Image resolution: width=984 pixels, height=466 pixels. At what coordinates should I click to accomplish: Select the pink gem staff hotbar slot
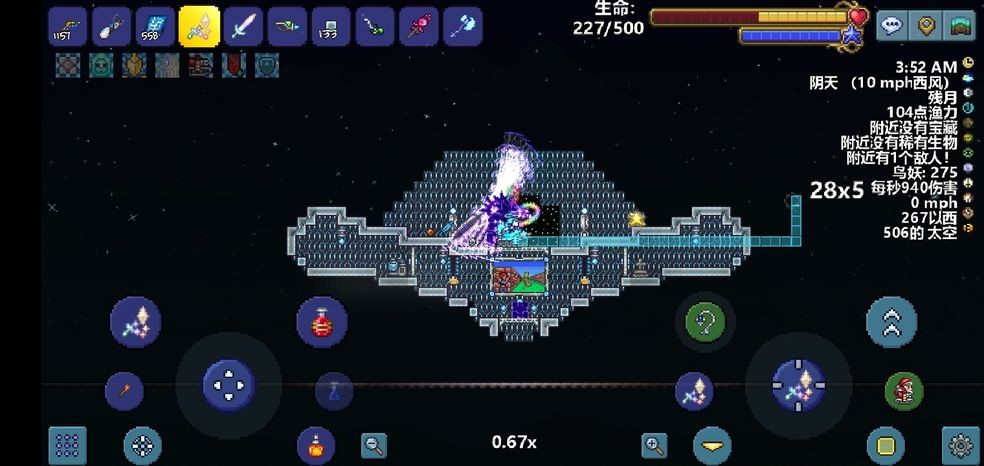[418, 27]
